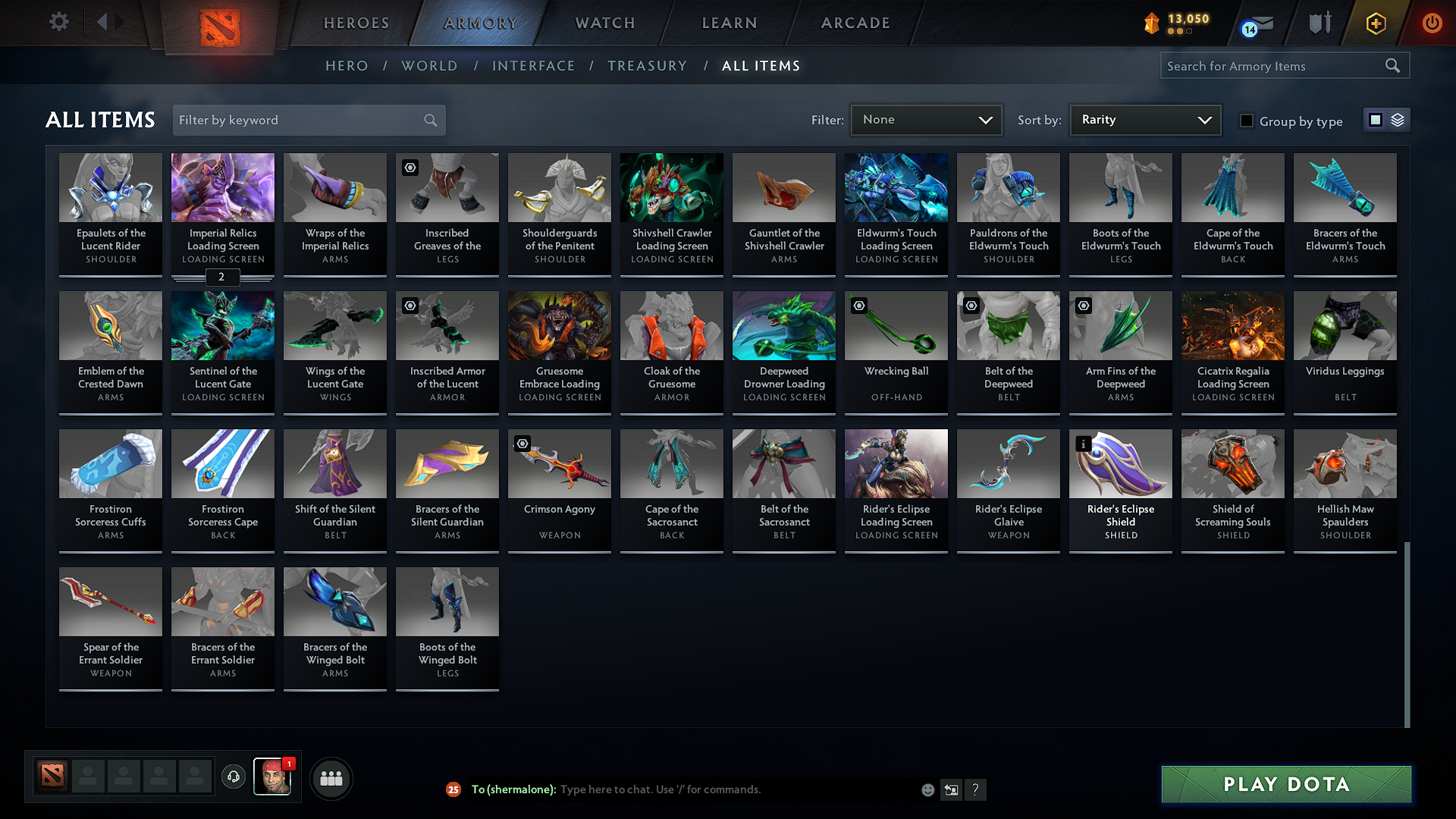The image size is (1456, 819).
Task: Click the gold plus hexagon store icon
Action: tap(1375, 23)
